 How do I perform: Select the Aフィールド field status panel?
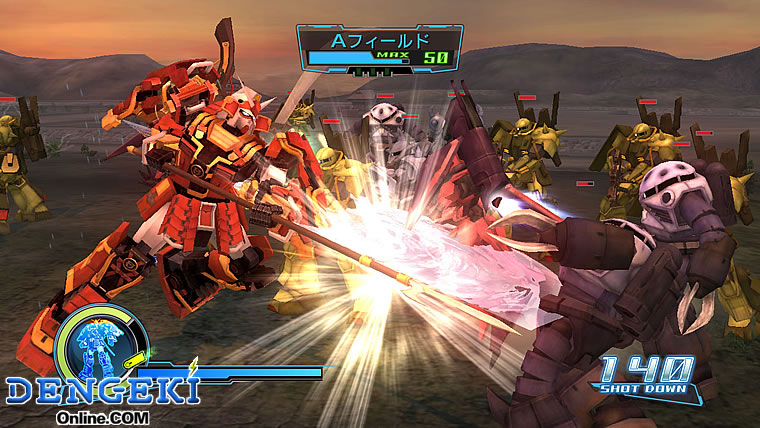[379, 48]
